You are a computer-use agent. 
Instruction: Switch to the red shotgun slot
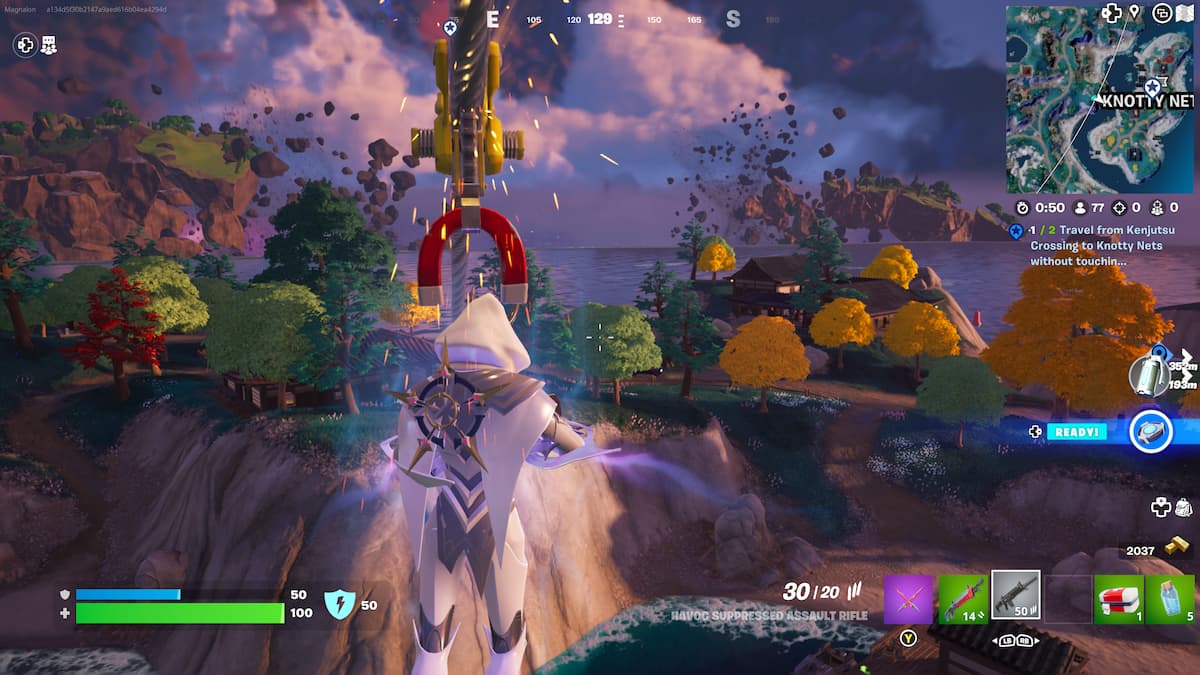[x=963, y=599]
